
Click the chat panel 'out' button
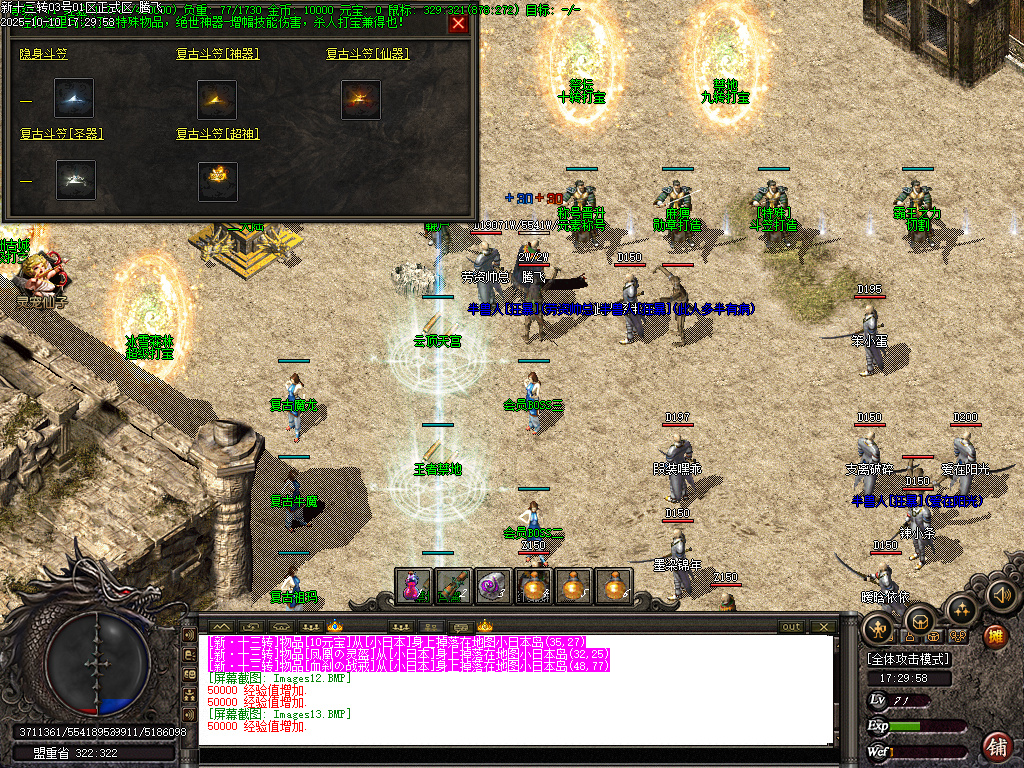pos(791,627)
